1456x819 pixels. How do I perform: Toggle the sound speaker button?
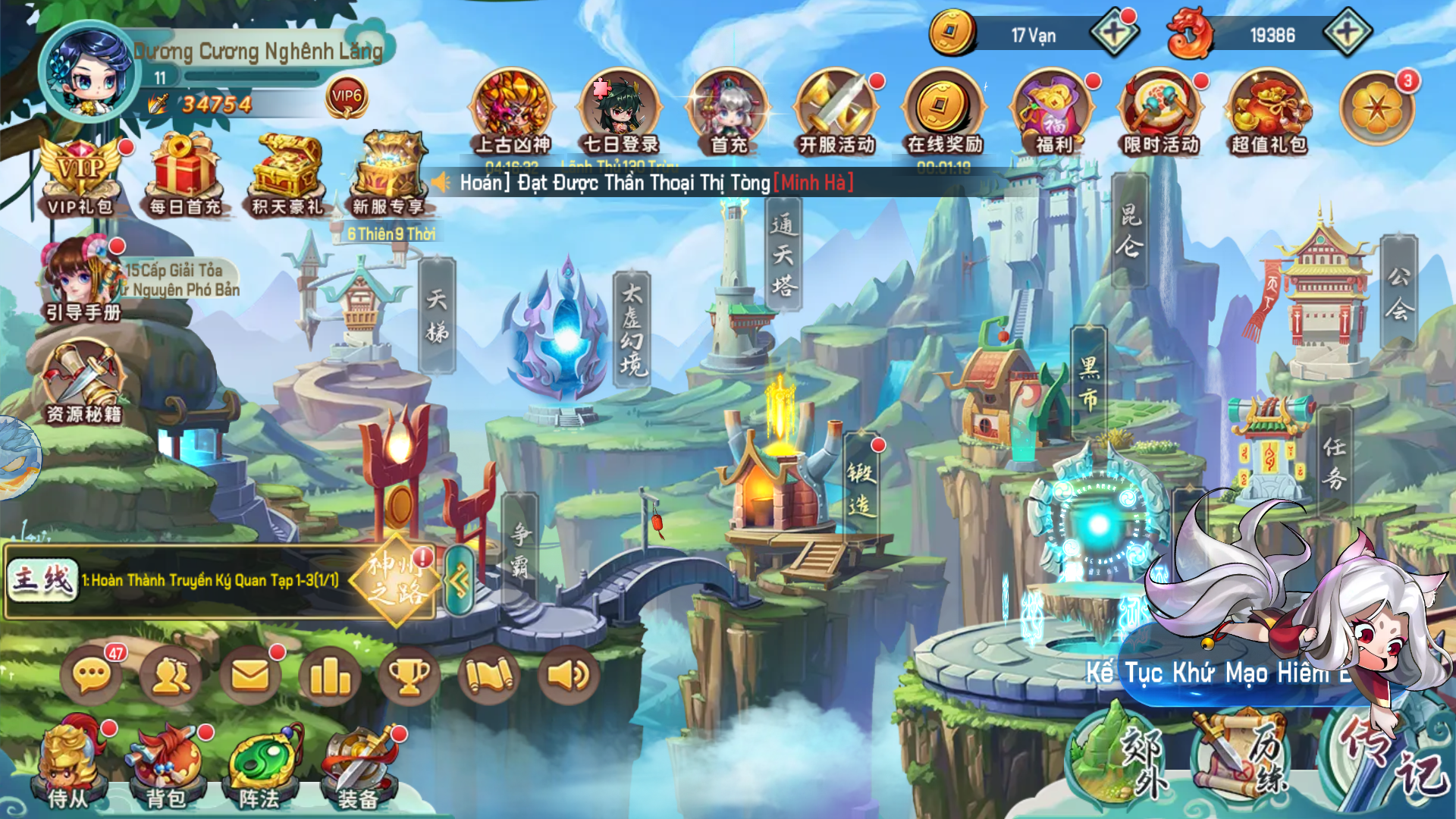click(569, 675)
